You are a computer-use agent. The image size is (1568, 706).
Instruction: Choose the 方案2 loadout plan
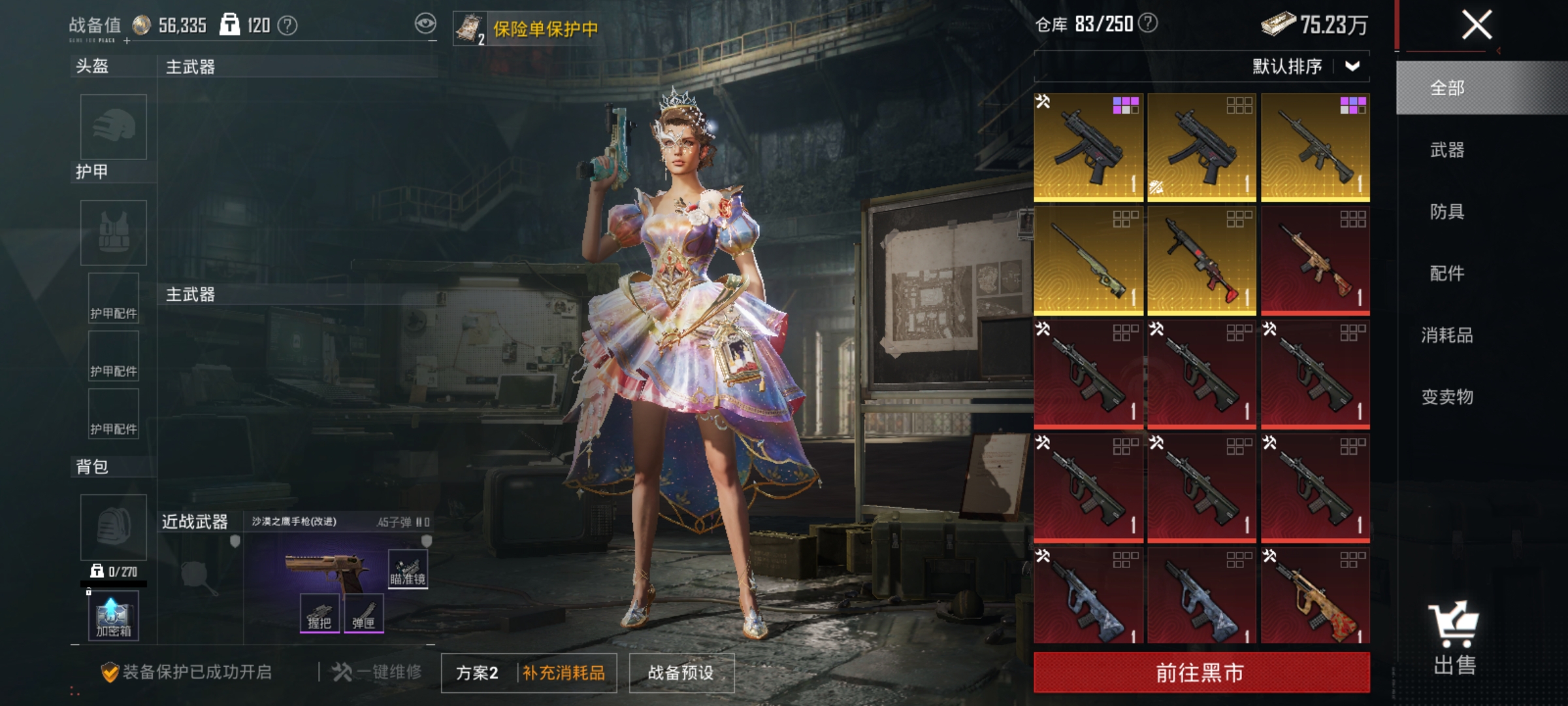478,673
